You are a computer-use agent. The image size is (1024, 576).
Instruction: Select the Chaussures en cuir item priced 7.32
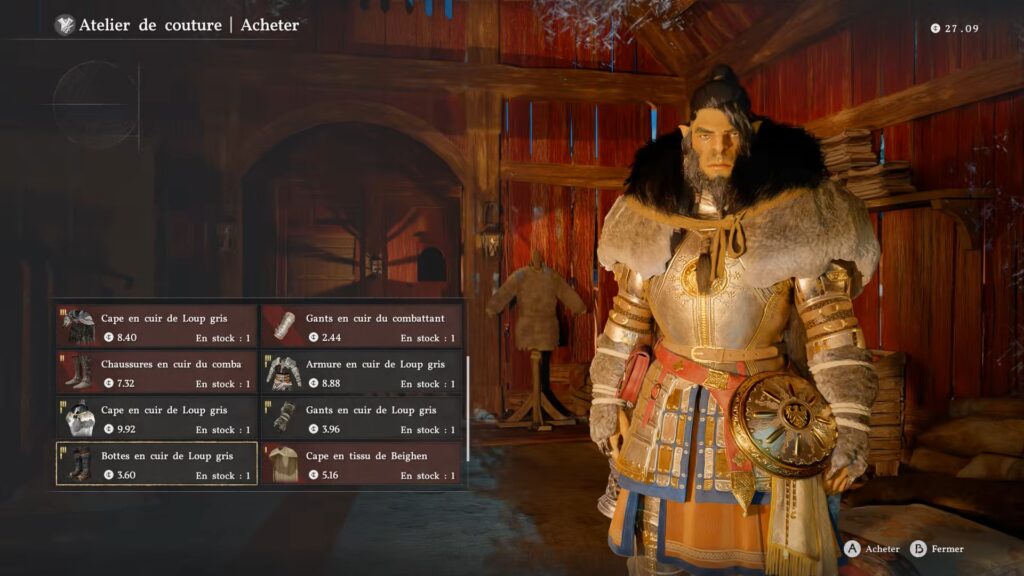point(157,373)
